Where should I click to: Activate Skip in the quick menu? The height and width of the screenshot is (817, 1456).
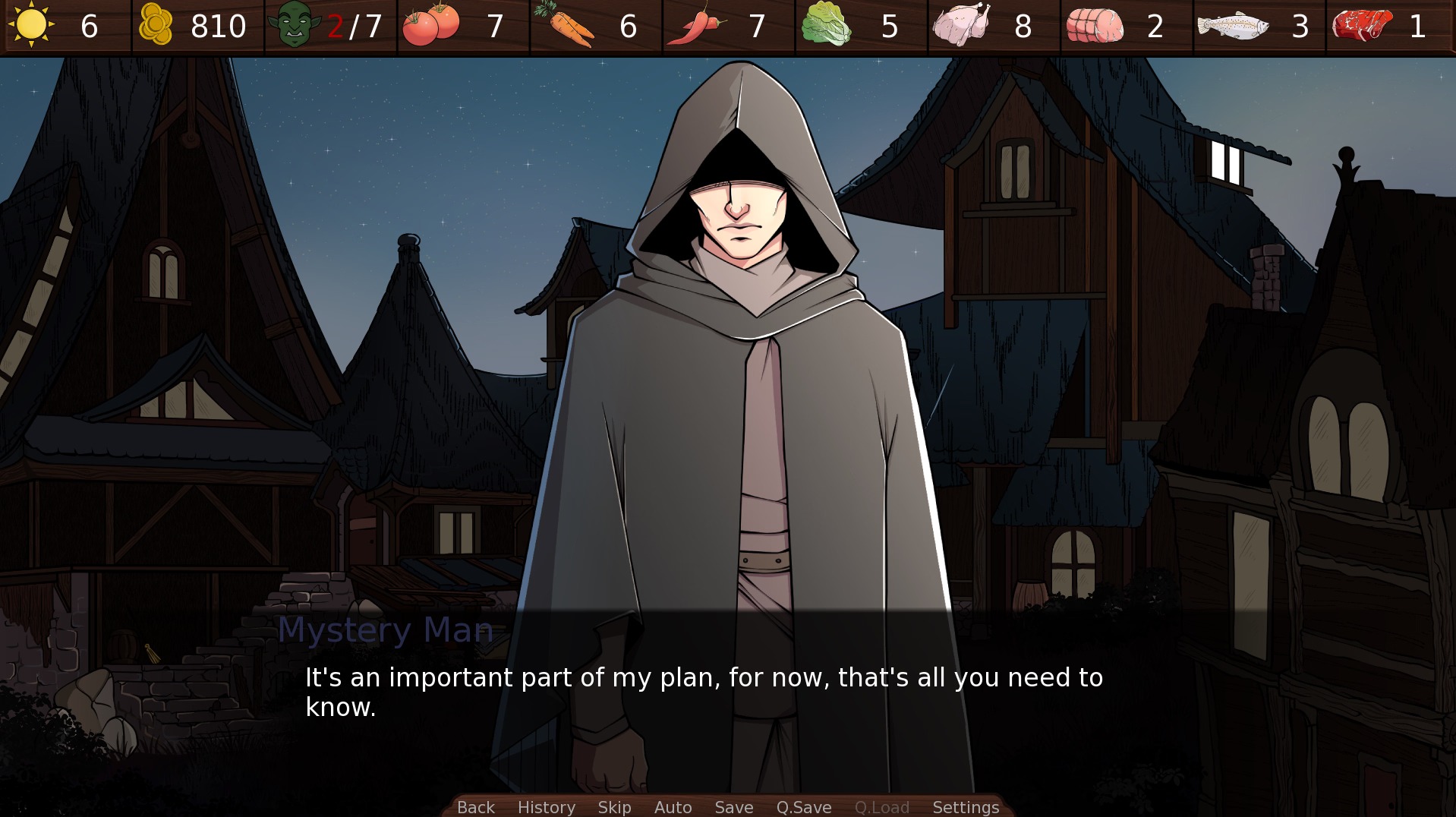point(614,807)
